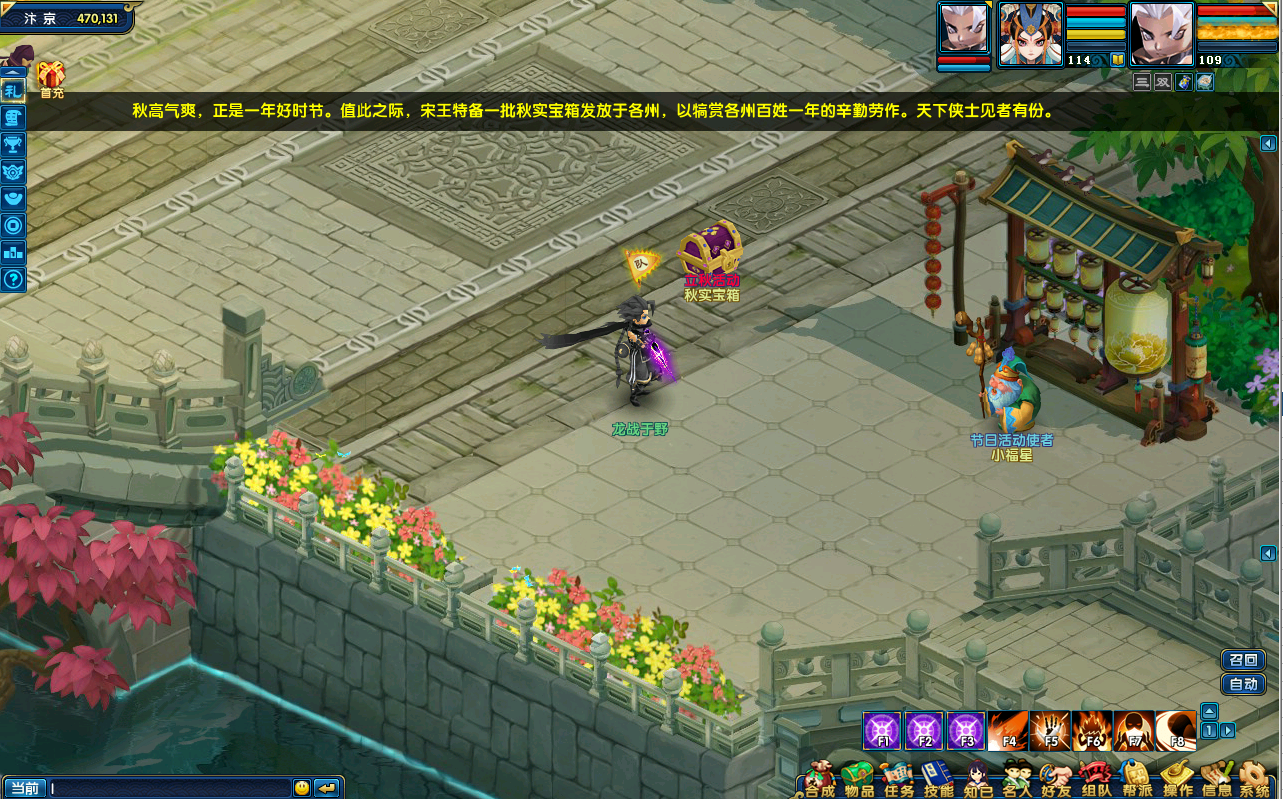Toggle the 自动 auto button
This screenshot has height=799, width=1283.
coord(1243,685)
